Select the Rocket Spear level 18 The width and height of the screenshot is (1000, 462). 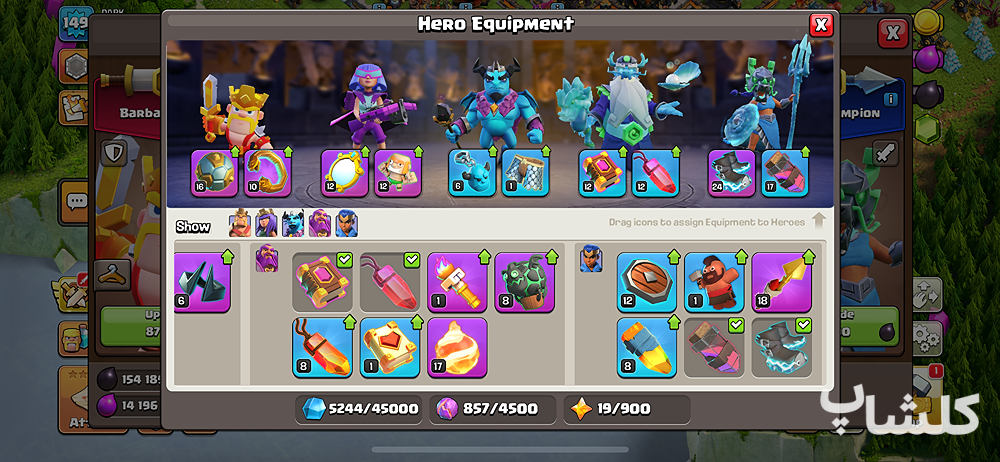click(x=781, y=282)
